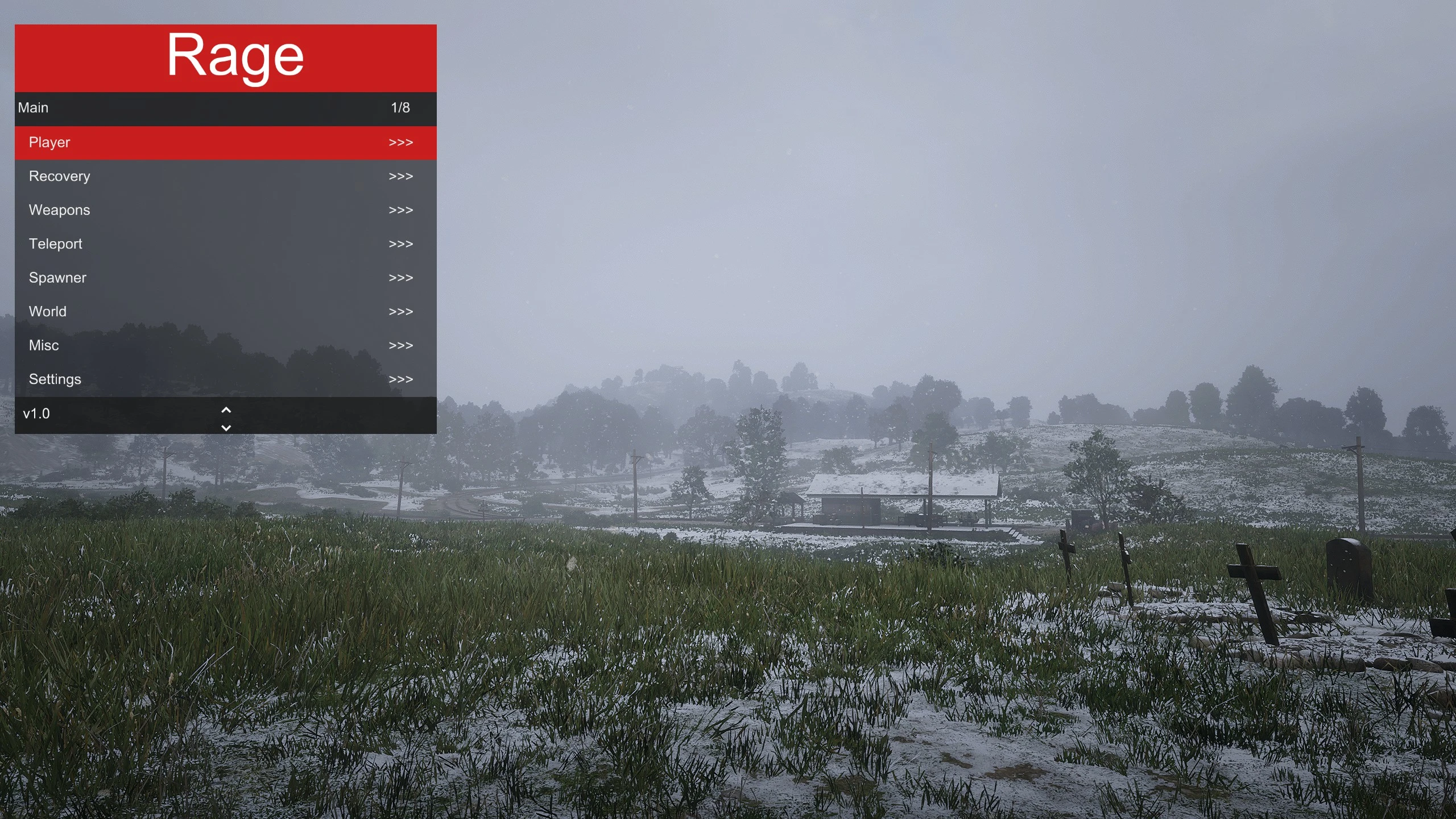The width and height of the screenshot is (1456, 819).
Task: Click the up arrow in menu footer
Action: 226,409
